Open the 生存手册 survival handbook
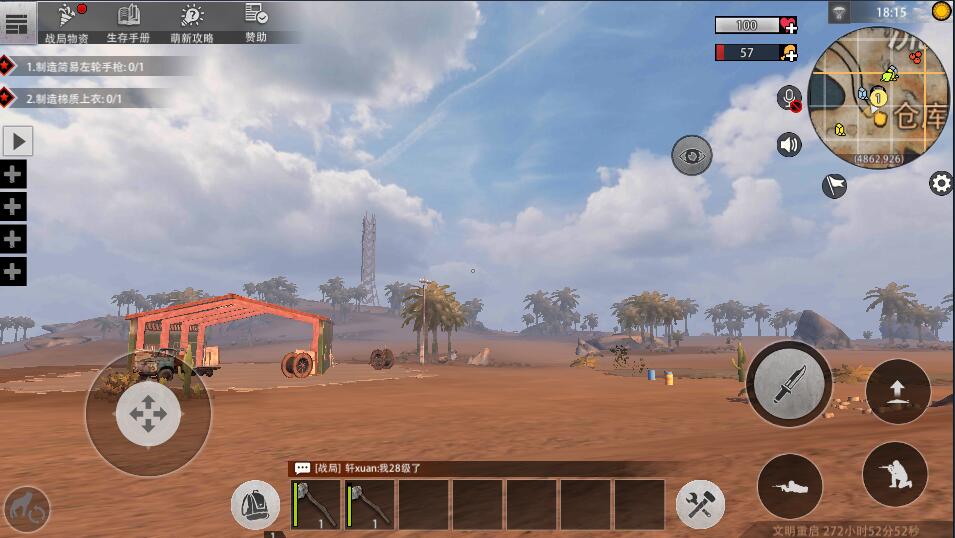This screenshot has width=955, height=538. 128,22
